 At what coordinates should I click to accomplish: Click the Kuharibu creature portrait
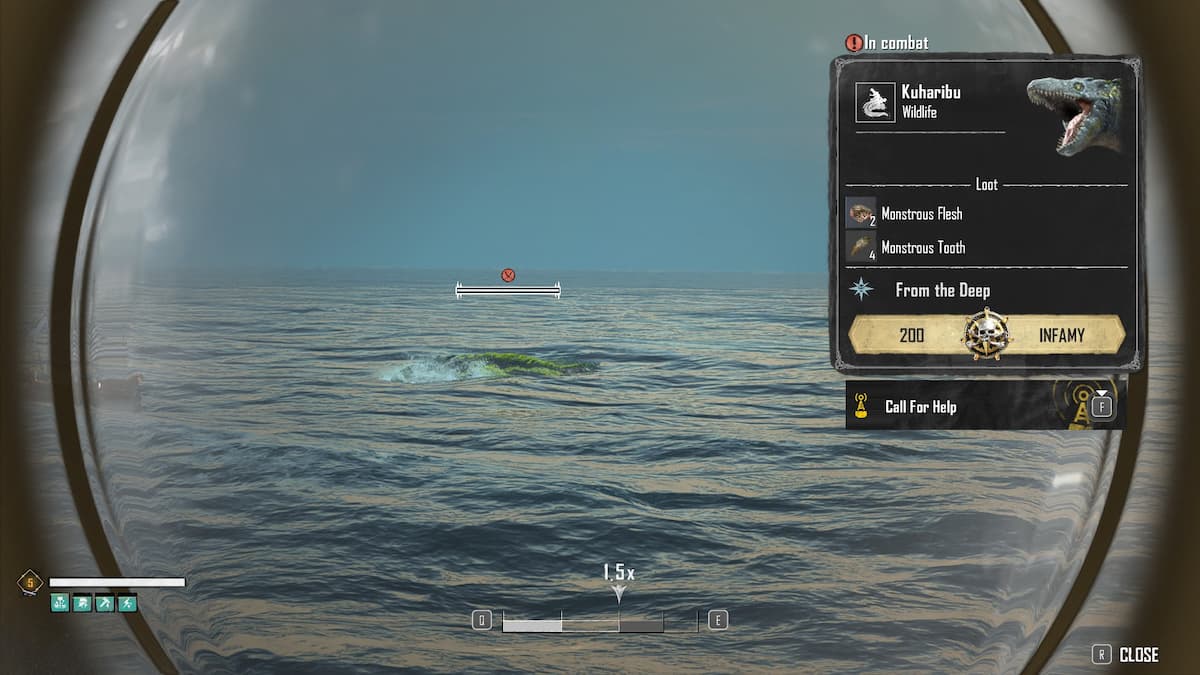click(1075, 114)
